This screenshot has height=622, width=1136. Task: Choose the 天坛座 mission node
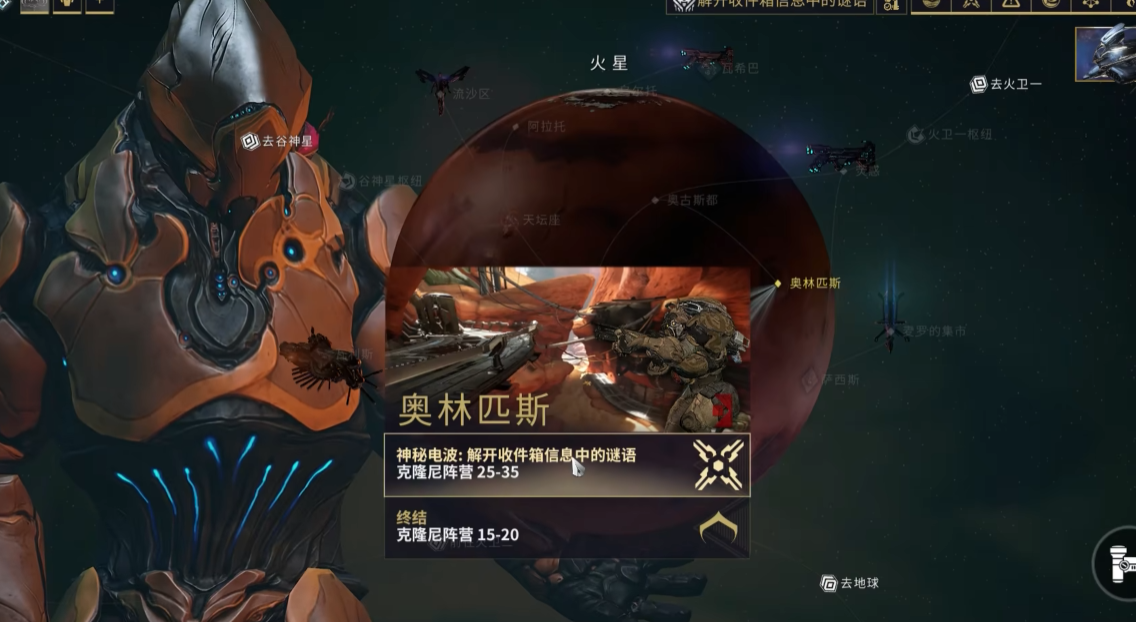point(512,219)
